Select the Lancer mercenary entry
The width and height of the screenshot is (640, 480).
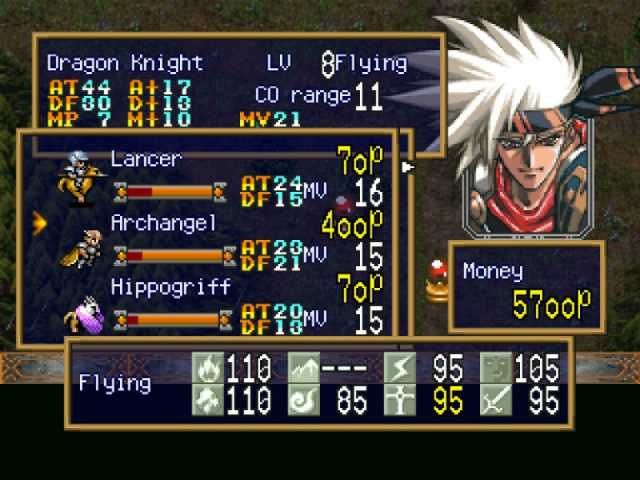[146, 160]
